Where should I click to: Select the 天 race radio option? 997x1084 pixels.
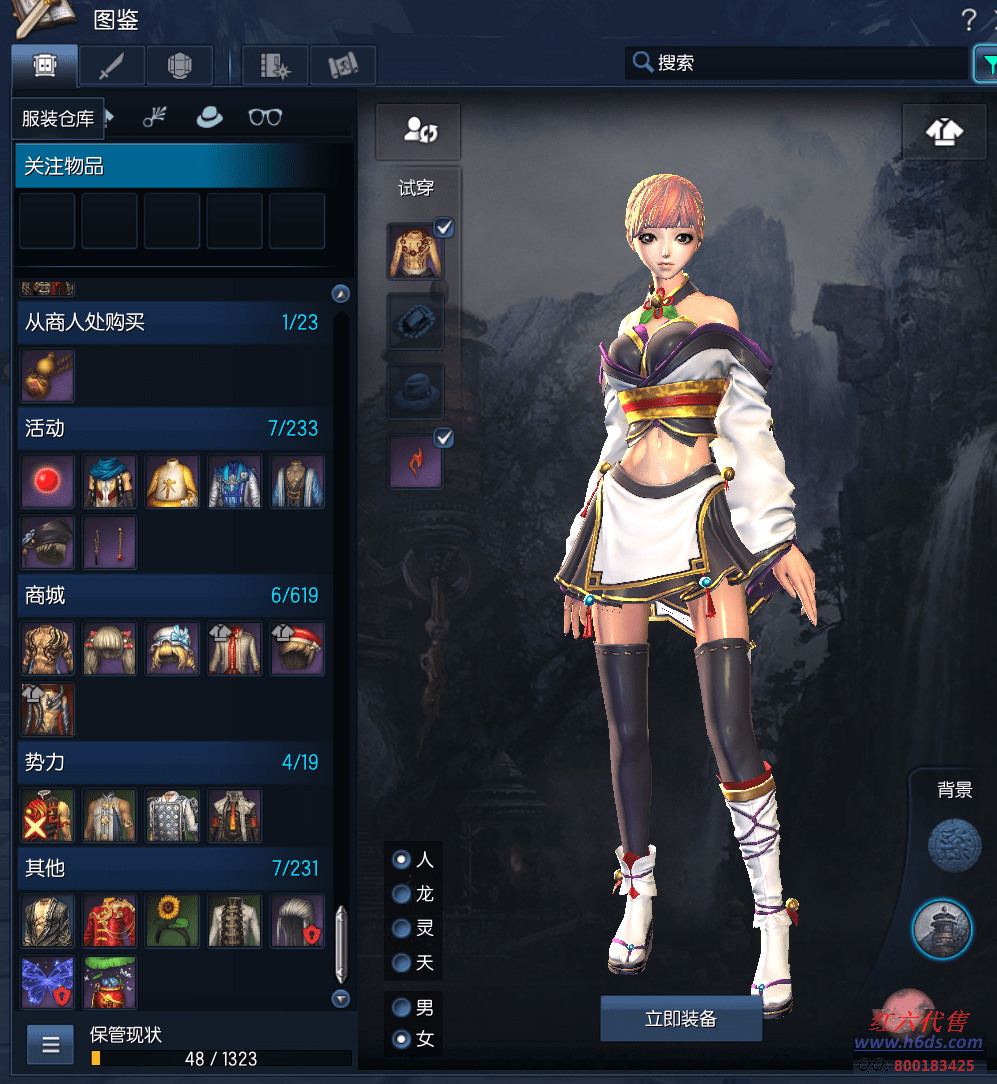[402, 962]
